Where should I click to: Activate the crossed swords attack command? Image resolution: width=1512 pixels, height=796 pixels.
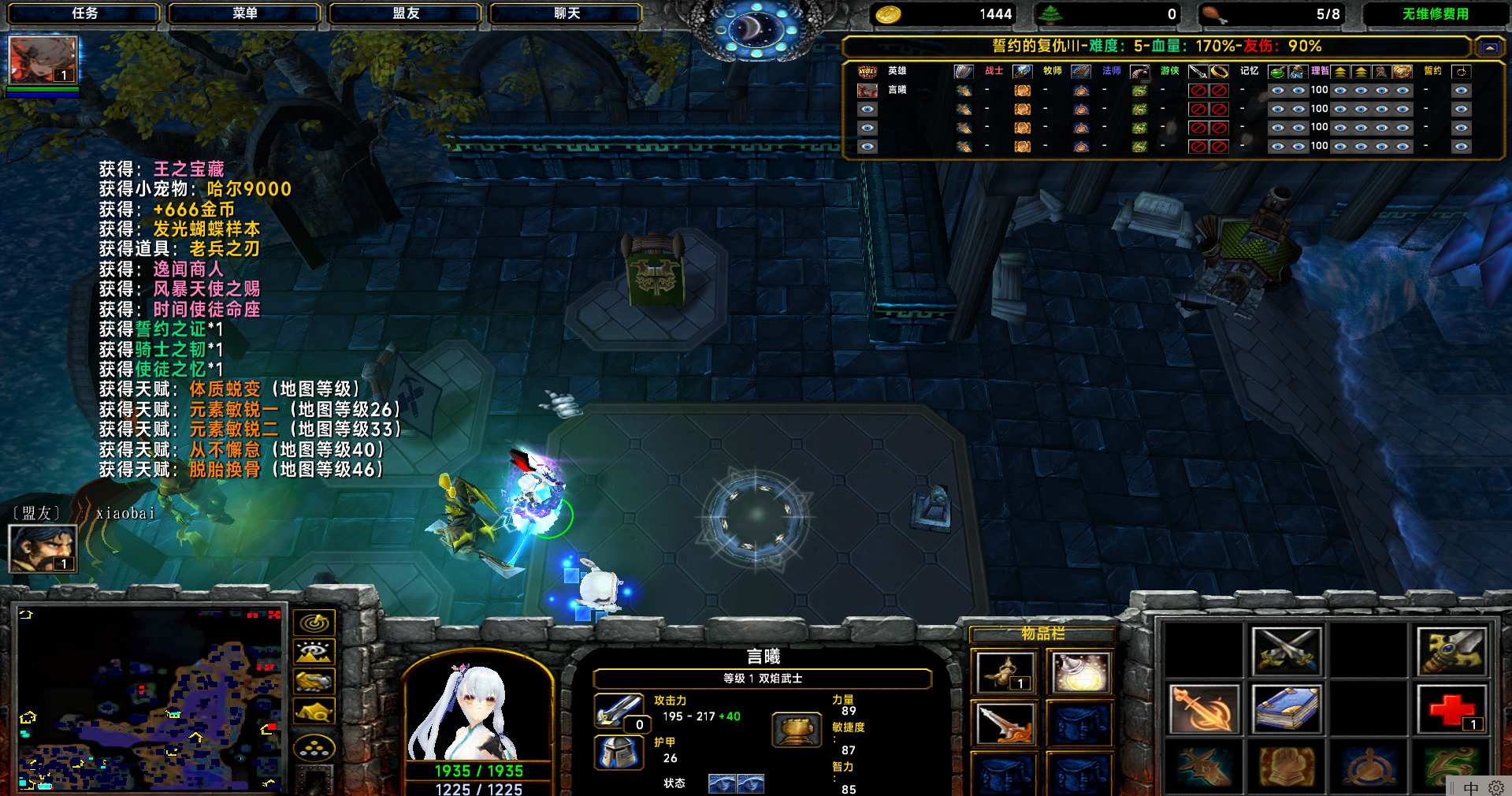[x=1286, y=651]
